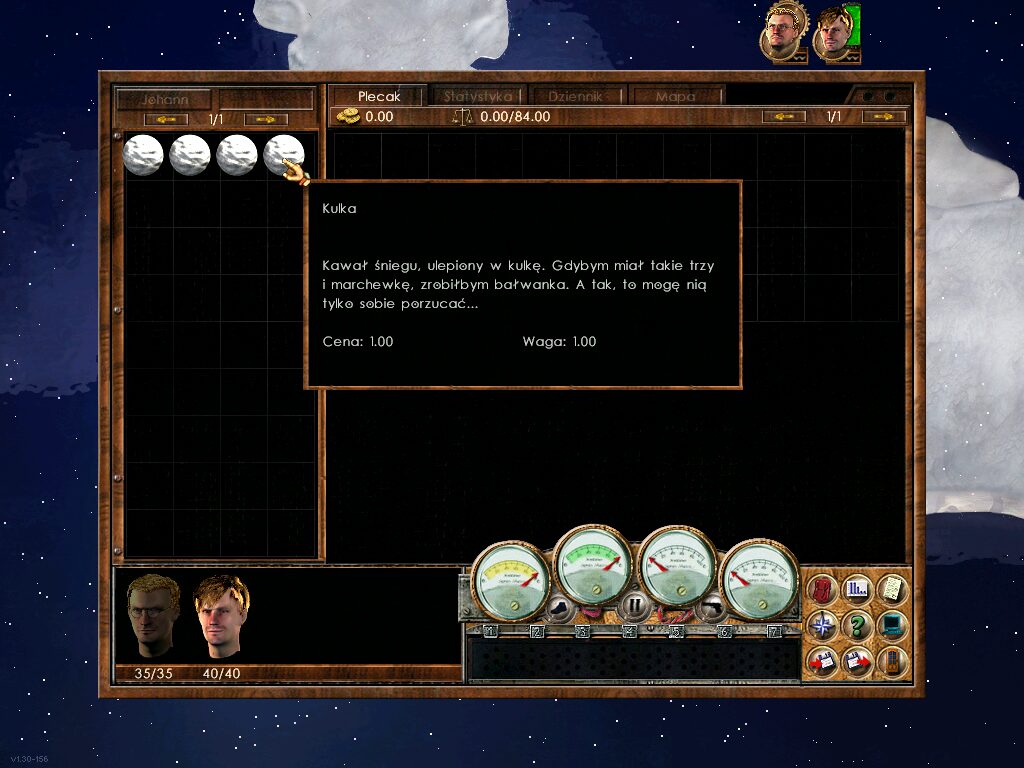This screenshot has width=1024, height=768.
Task: Click the pause button between the gauges
Action: (633, 605)
